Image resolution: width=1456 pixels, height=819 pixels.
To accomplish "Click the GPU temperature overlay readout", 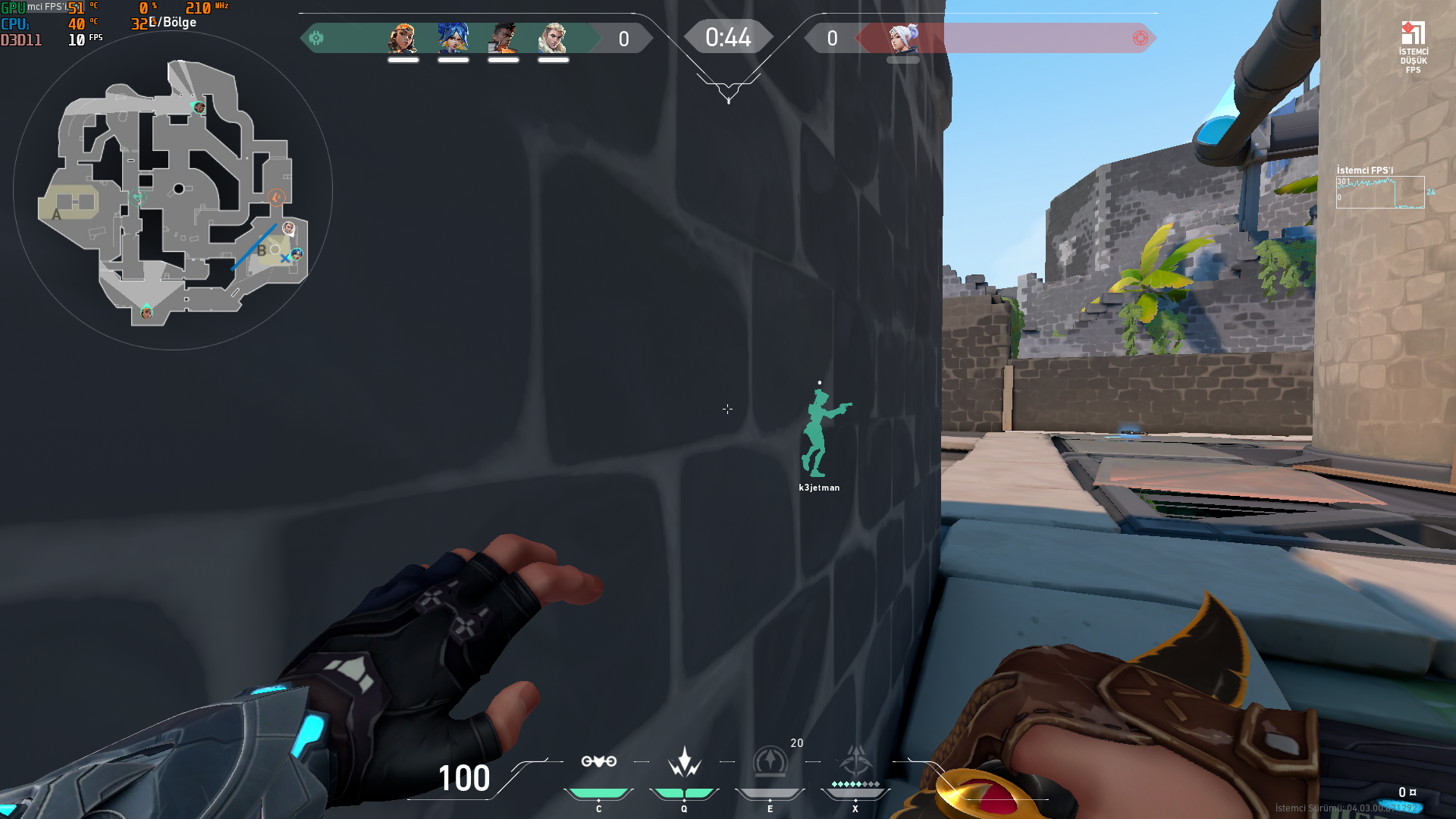I will click(76, 9).
